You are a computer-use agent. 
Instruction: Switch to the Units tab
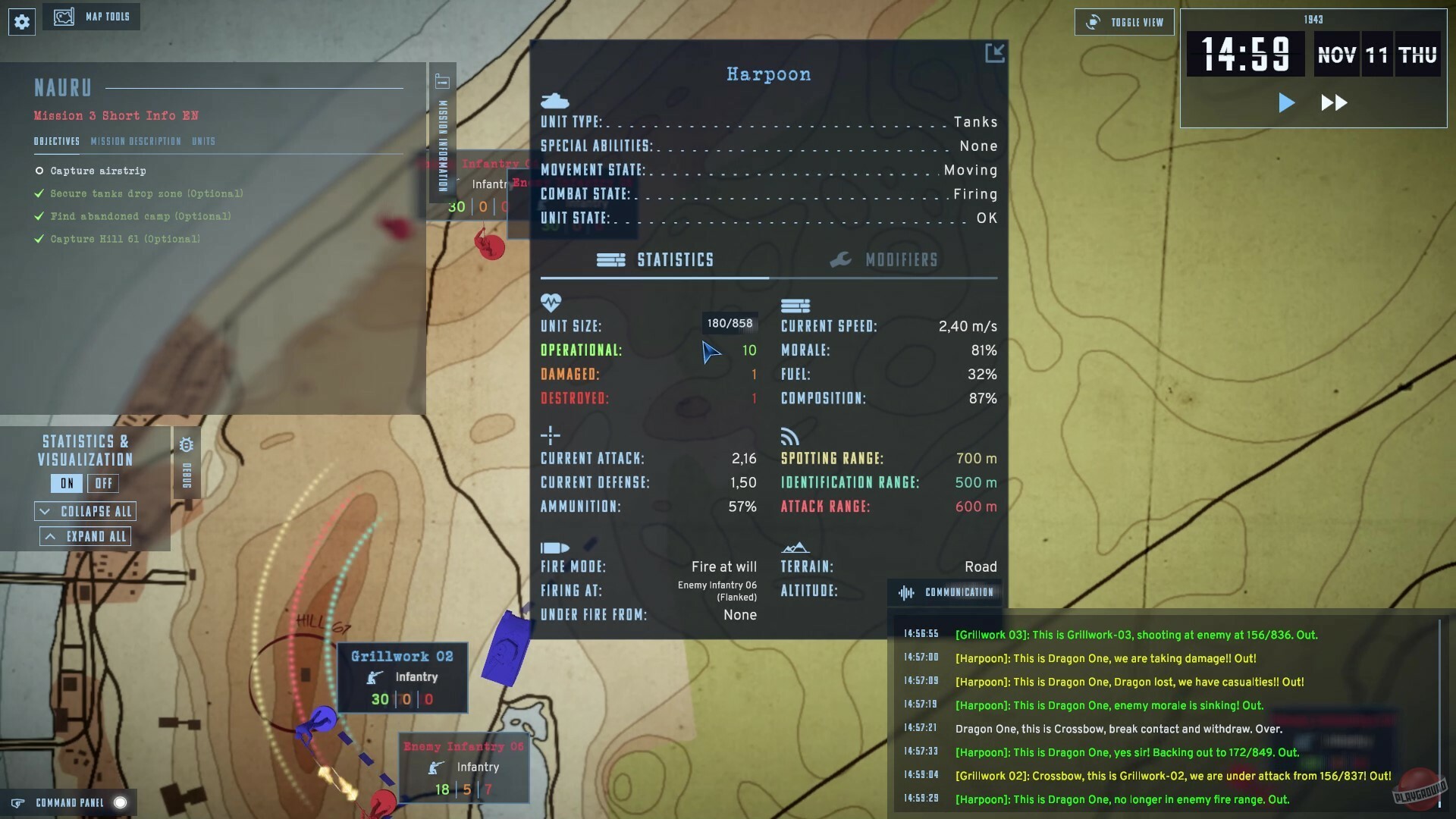click(x=204, y=141)
